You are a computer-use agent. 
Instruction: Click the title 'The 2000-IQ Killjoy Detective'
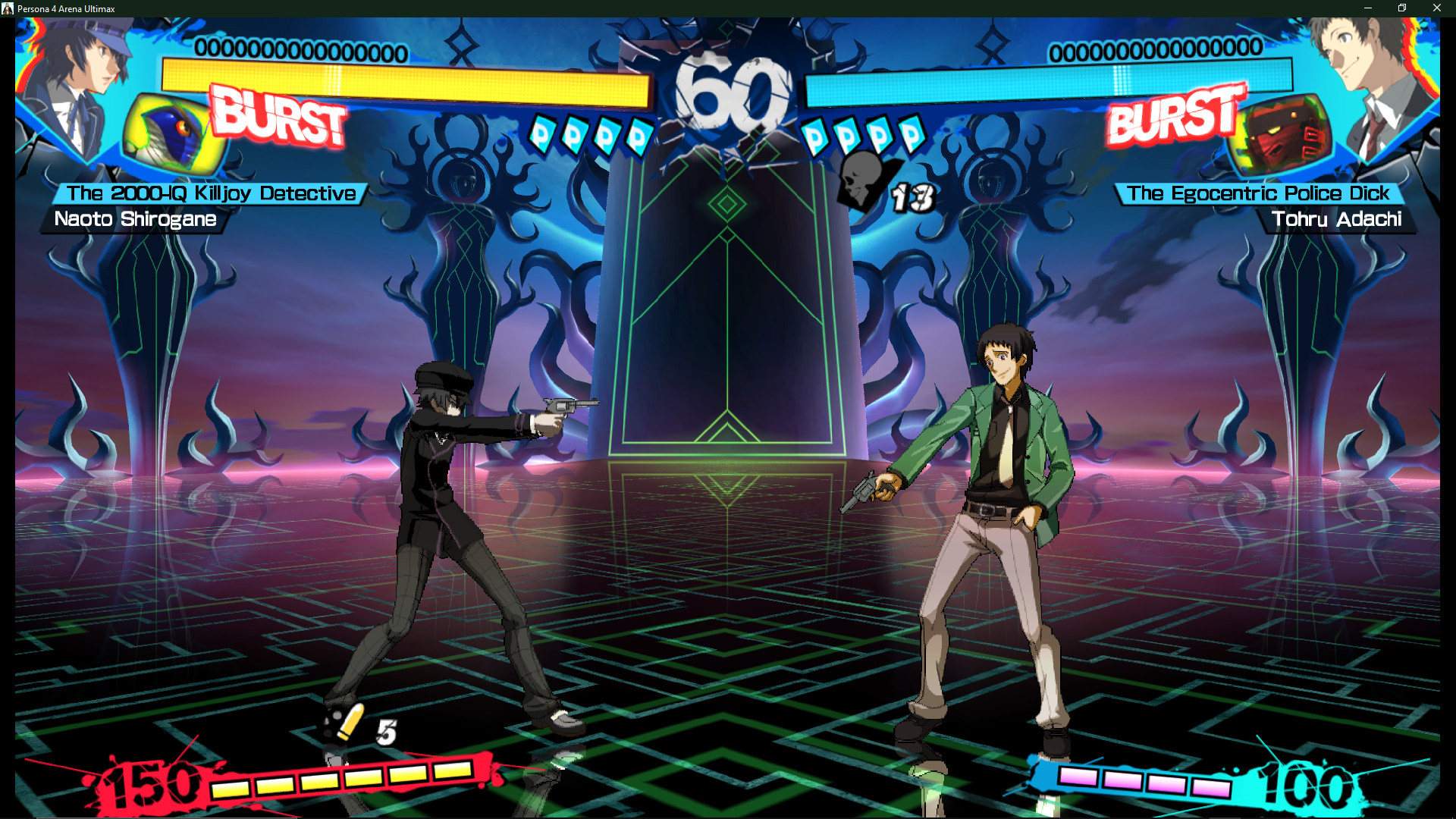(205, 193)
